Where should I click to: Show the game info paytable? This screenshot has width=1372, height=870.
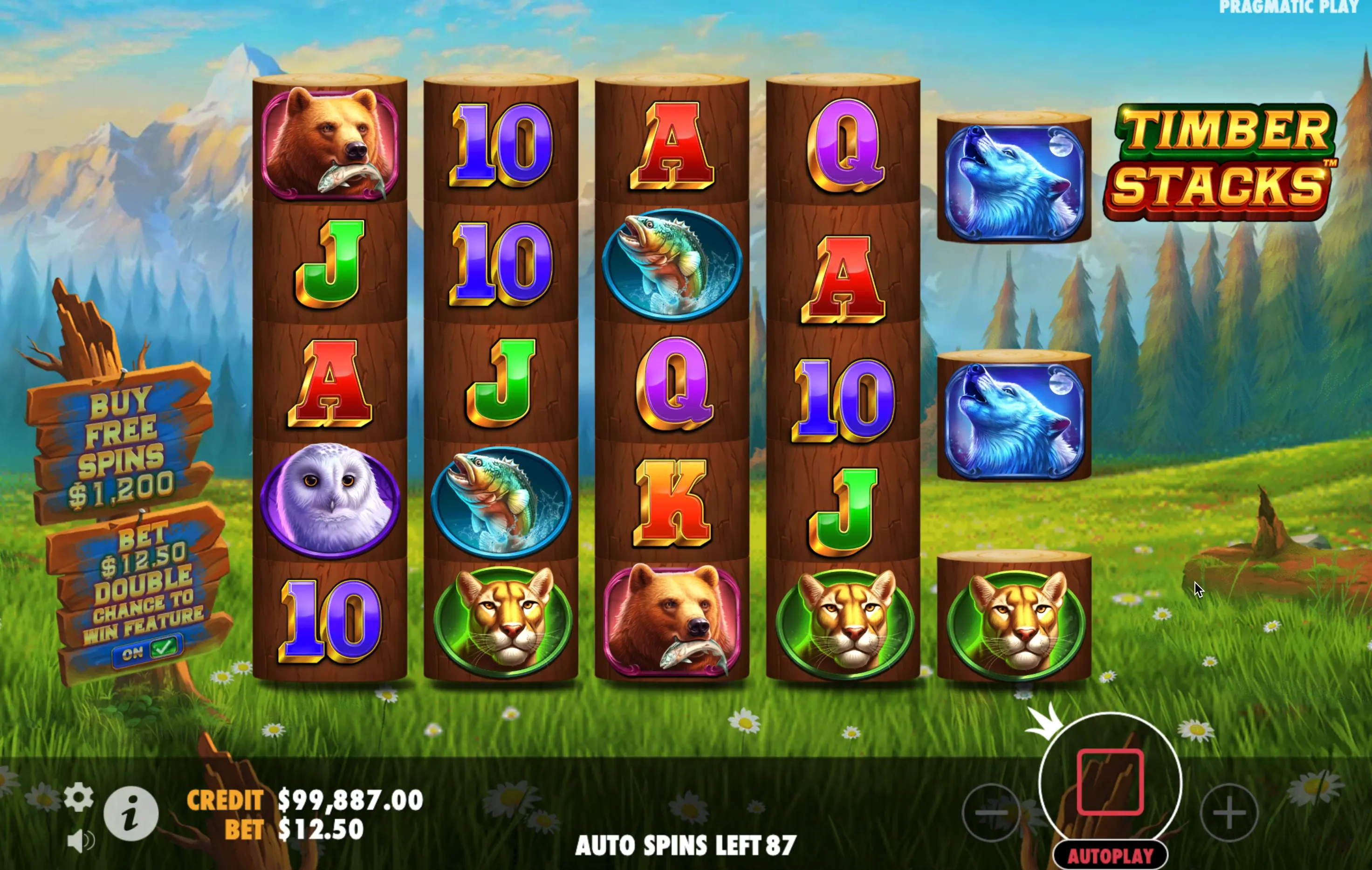click(130, 813)
